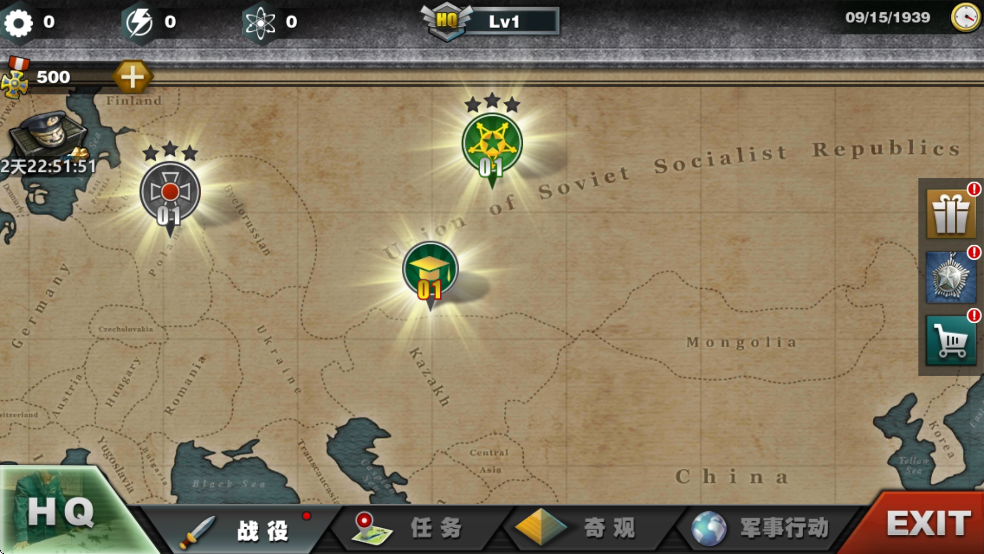Select the graduation cap tutorial marker

pos(430,269)
